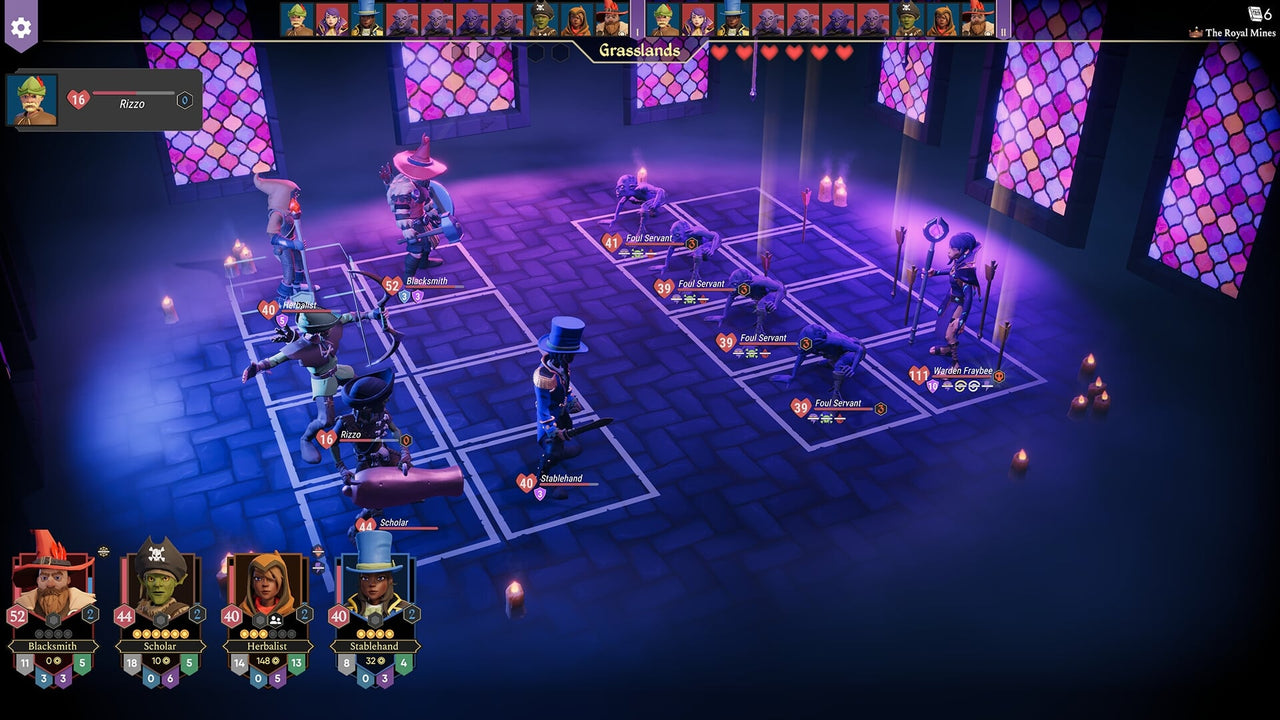Click the green status icon under Warden Fraybee
This screenshot has width=1280, height=720.
(x=947, y=386)
